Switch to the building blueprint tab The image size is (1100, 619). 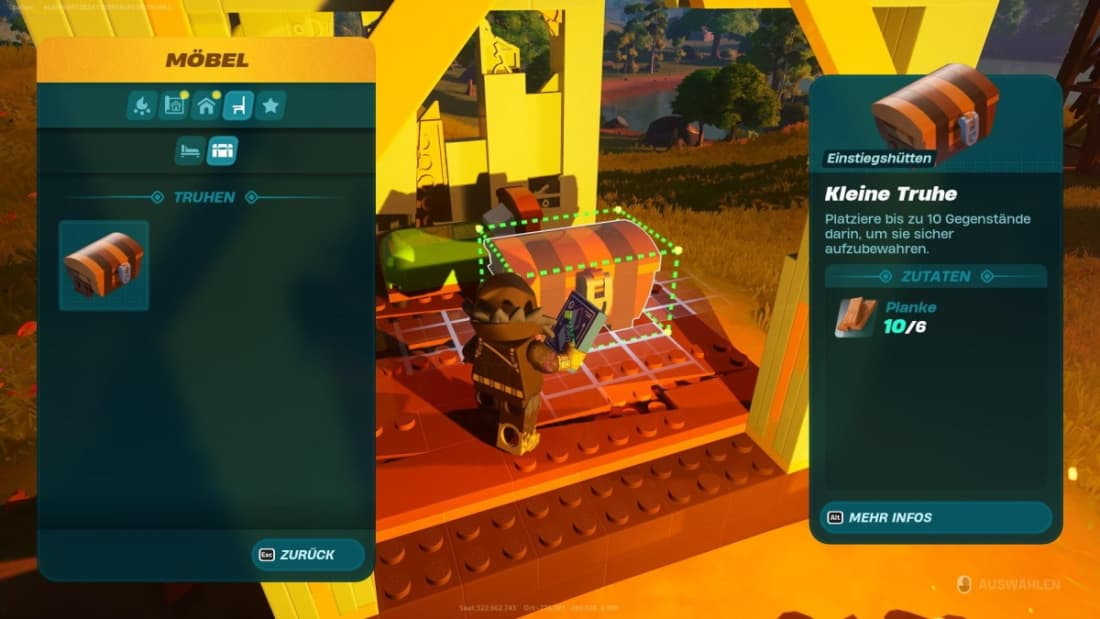(x=174, y=105)
